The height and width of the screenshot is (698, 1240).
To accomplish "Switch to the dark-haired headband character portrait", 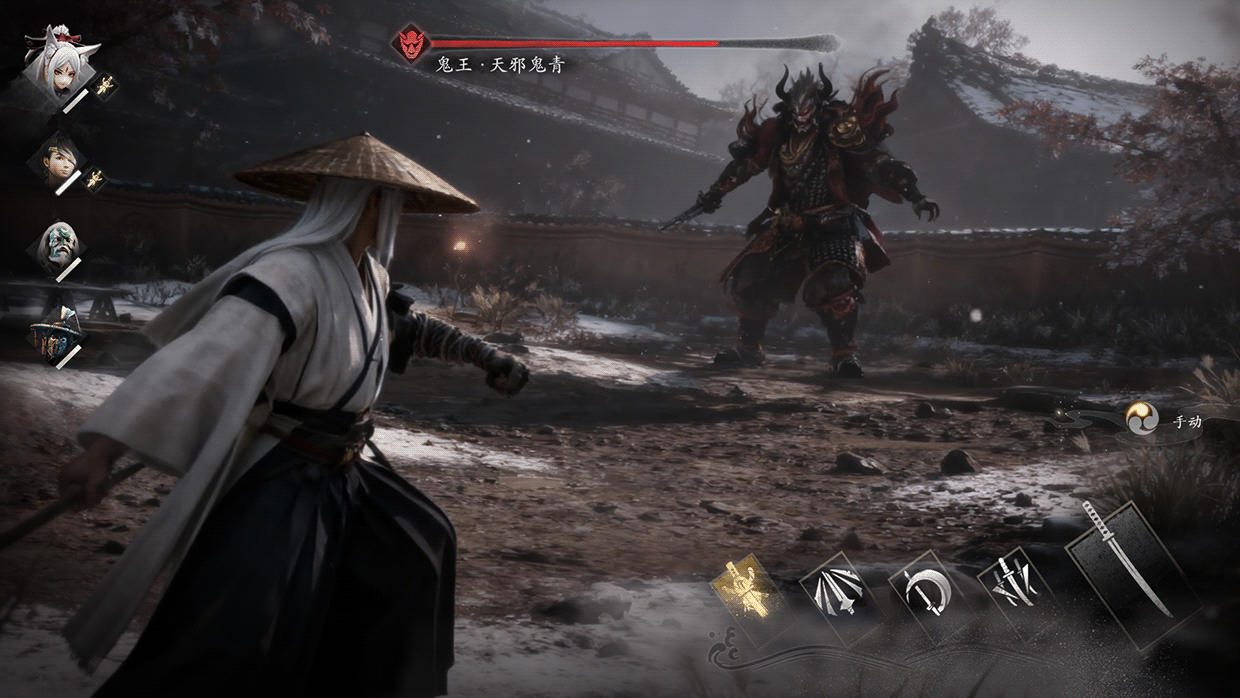I will [x=57, y=159].
